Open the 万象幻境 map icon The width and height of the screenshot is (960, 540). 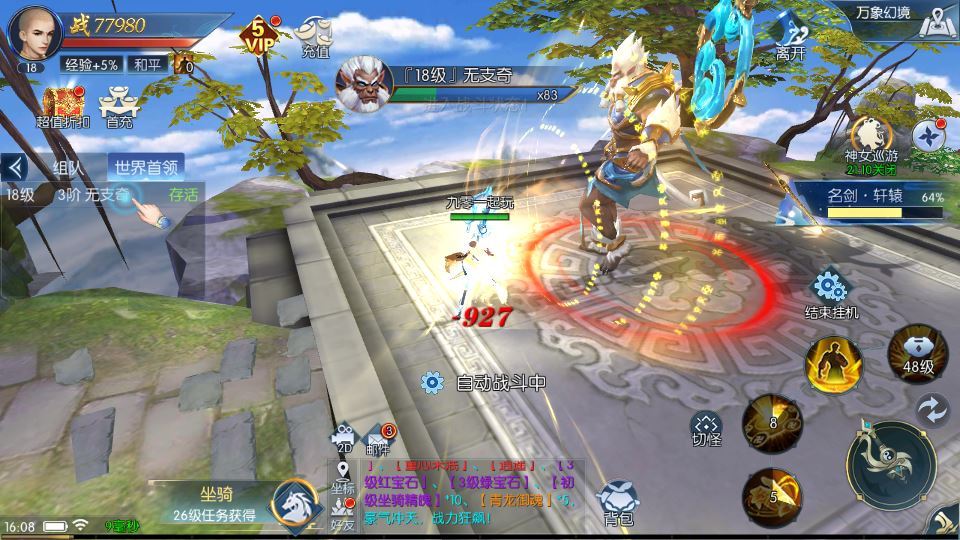pyautogui.click(x=935, y=20)
